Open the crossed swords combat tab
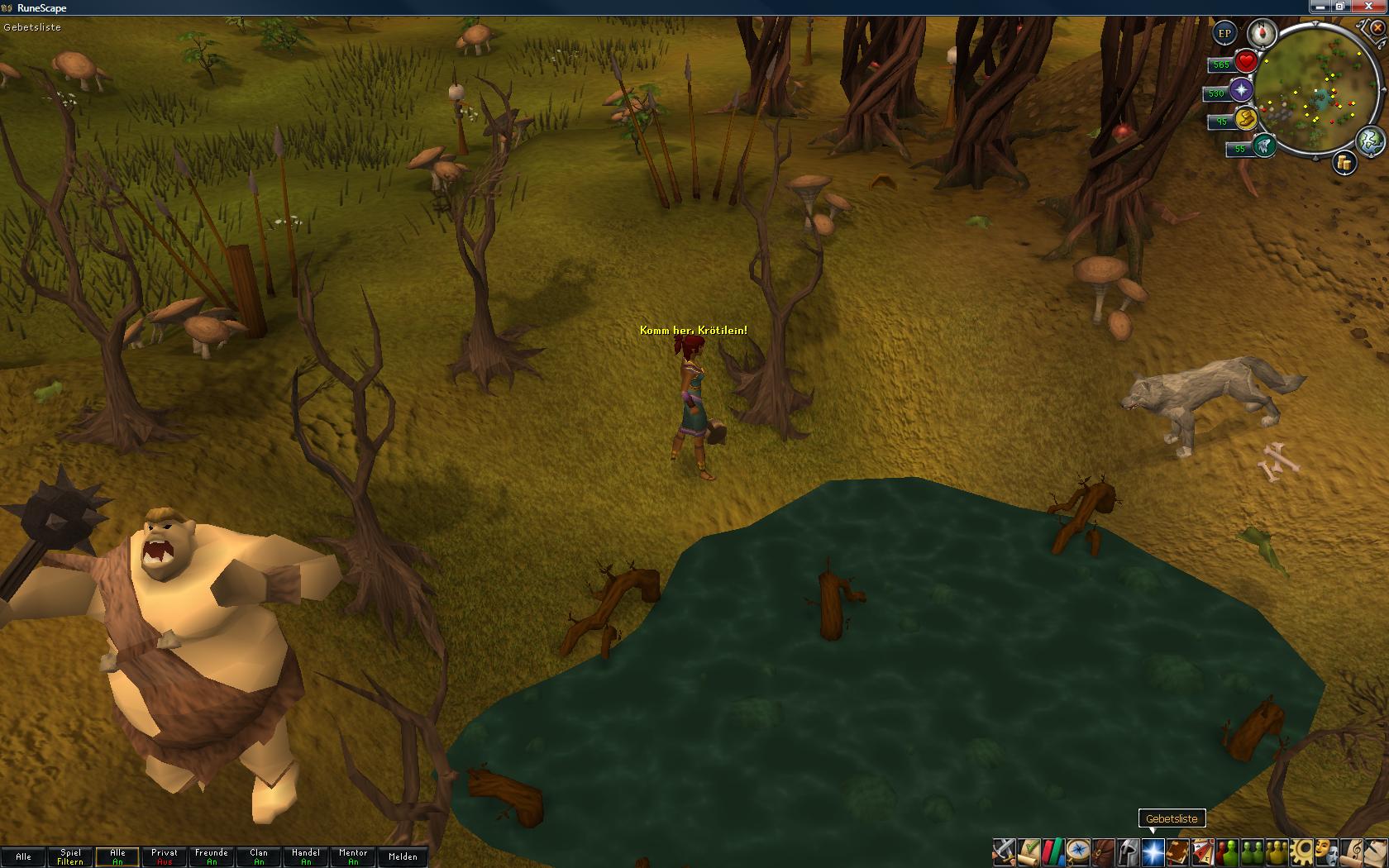Viewport: 1389px width, 868px height. tap(1004, 851)
